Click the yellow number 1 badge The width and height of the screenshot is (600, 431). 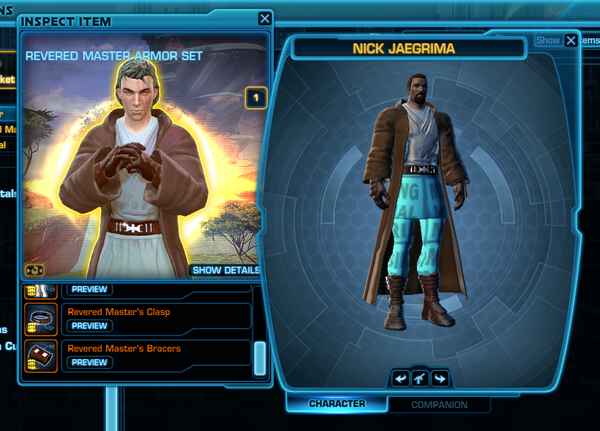pos(255,98)
